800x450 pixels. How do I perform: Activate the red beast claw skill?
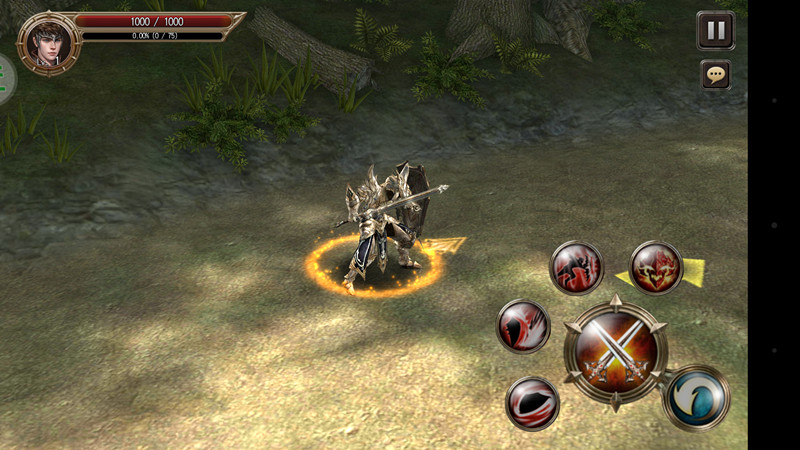click(576, 268)
